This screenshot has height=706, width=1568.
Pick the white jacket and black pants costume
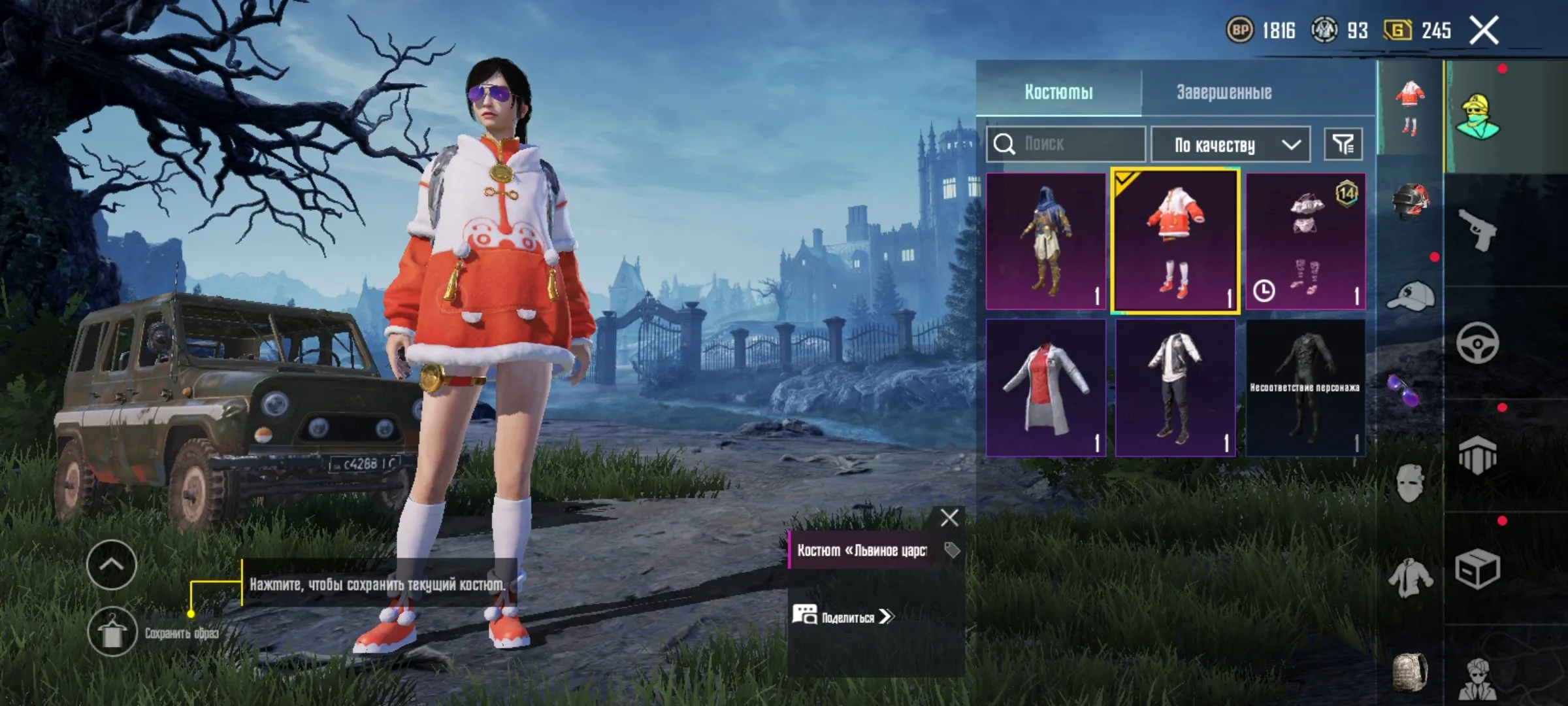click(x=1175, y=388)
